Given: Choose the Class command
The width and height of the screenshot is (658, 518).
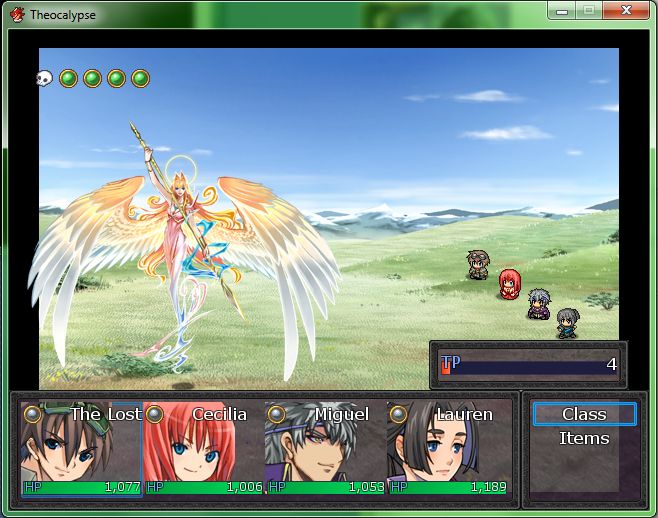Looking at the screenshot, I should [x=584, y=414].
